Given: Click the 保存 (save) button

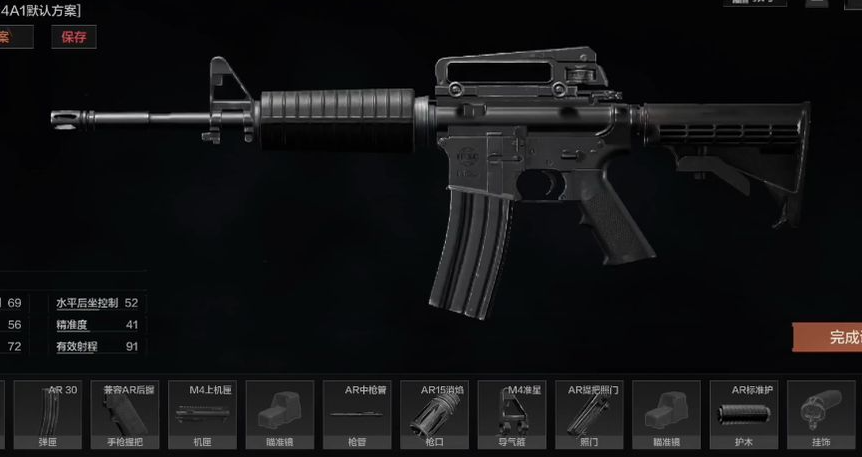Looking at the screenshot, I should [x=74, y=37].
